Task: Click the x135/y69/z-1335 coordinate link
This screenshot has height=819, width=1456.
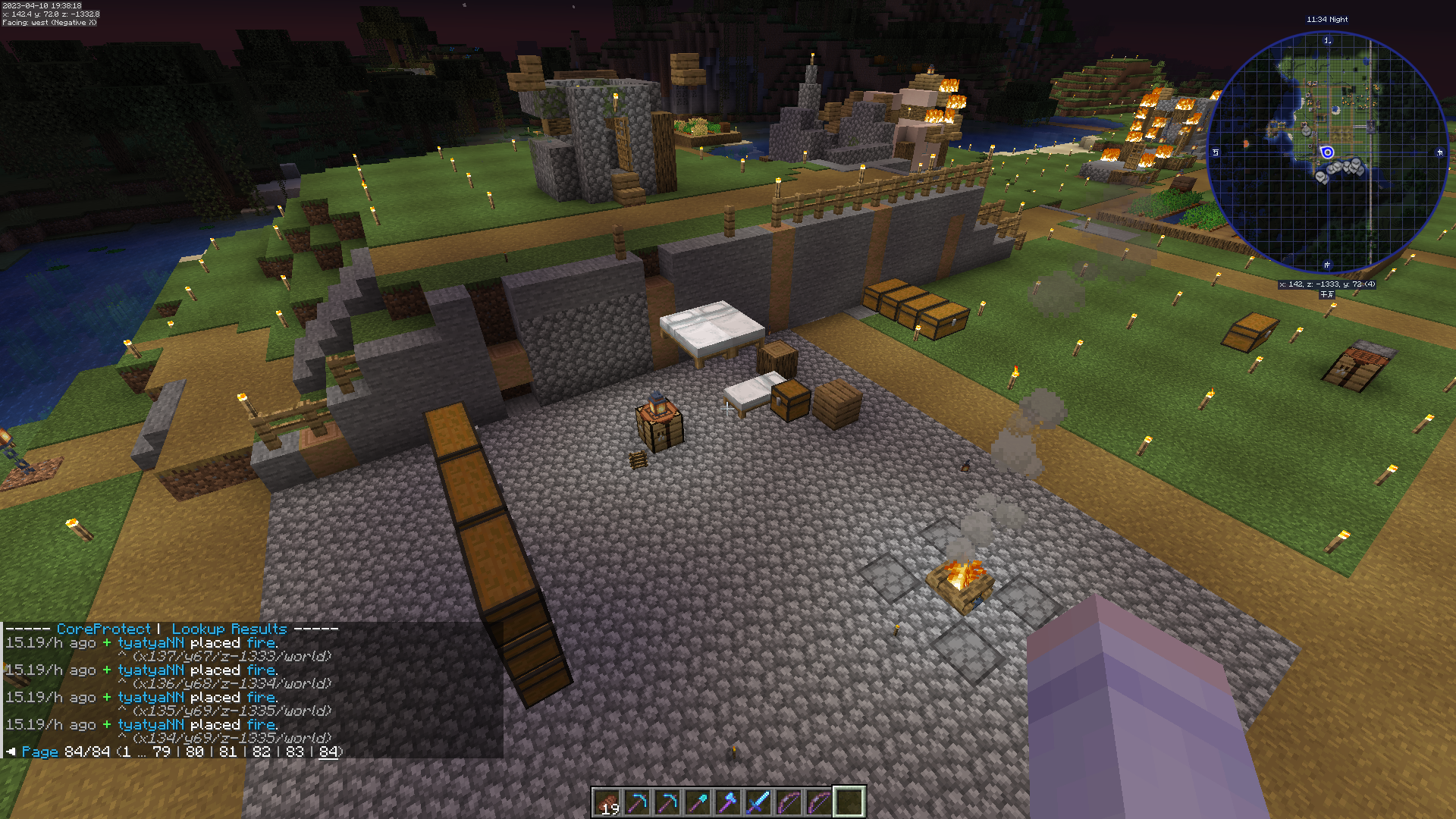Action: tap(231, 711)
